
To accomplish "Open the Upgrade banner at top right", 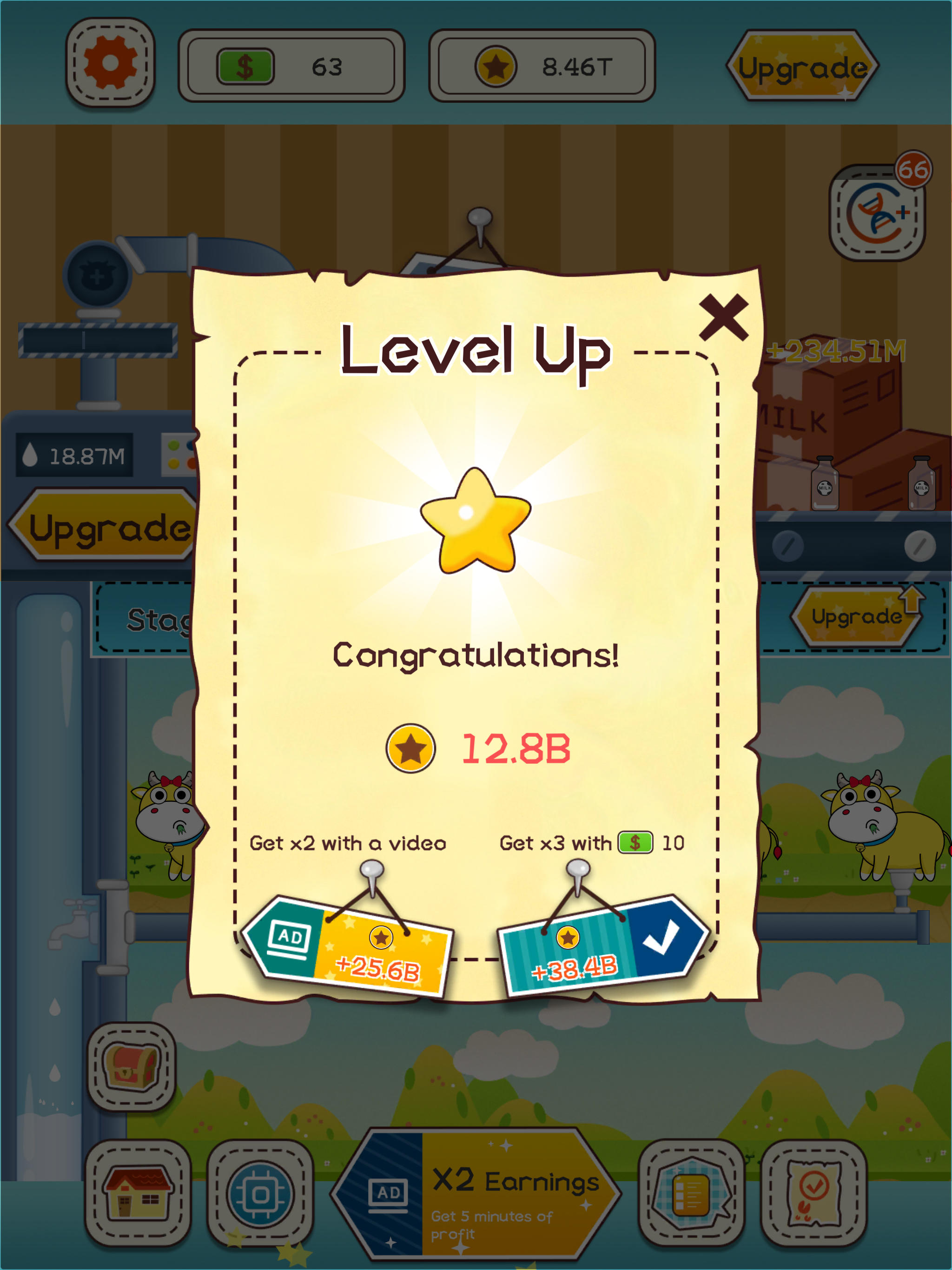I will click(802, 65).
